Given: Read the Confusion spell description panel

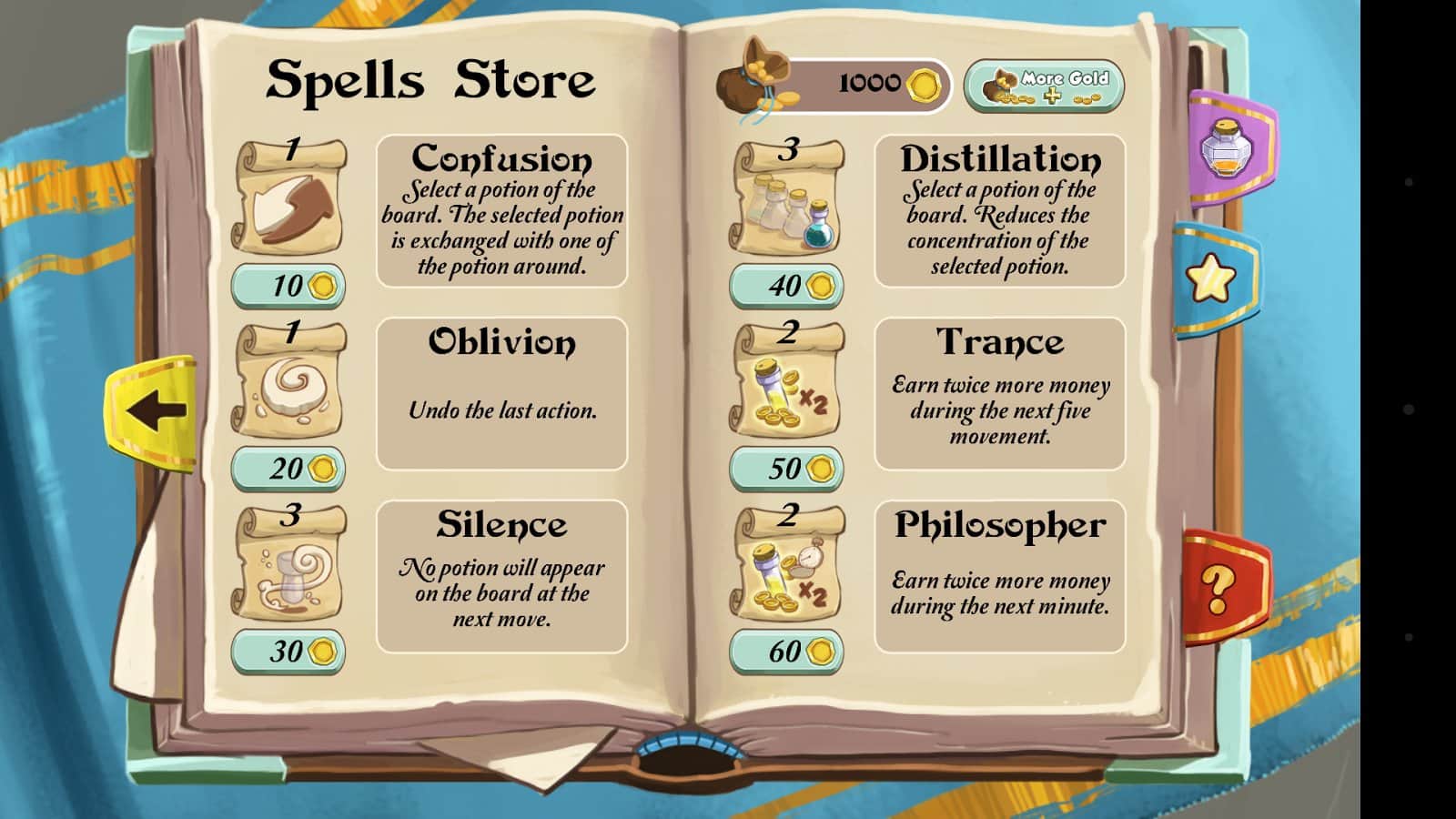Looking at the screenshot, I should (x=501, y=211).
